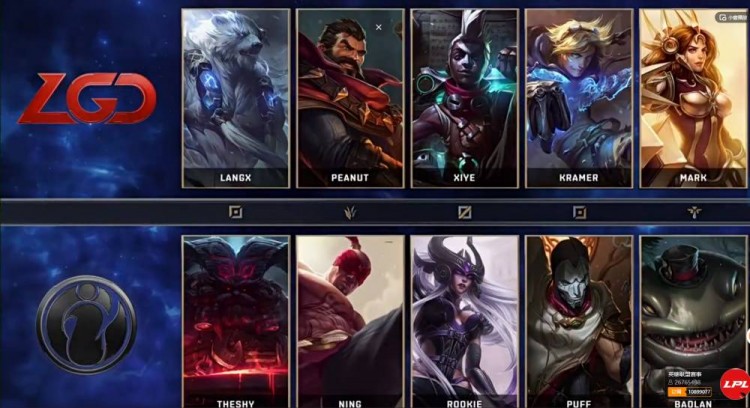Select the mid lane role icon
The width and height of the screenshot is (750, 408).
pos(465,212)
